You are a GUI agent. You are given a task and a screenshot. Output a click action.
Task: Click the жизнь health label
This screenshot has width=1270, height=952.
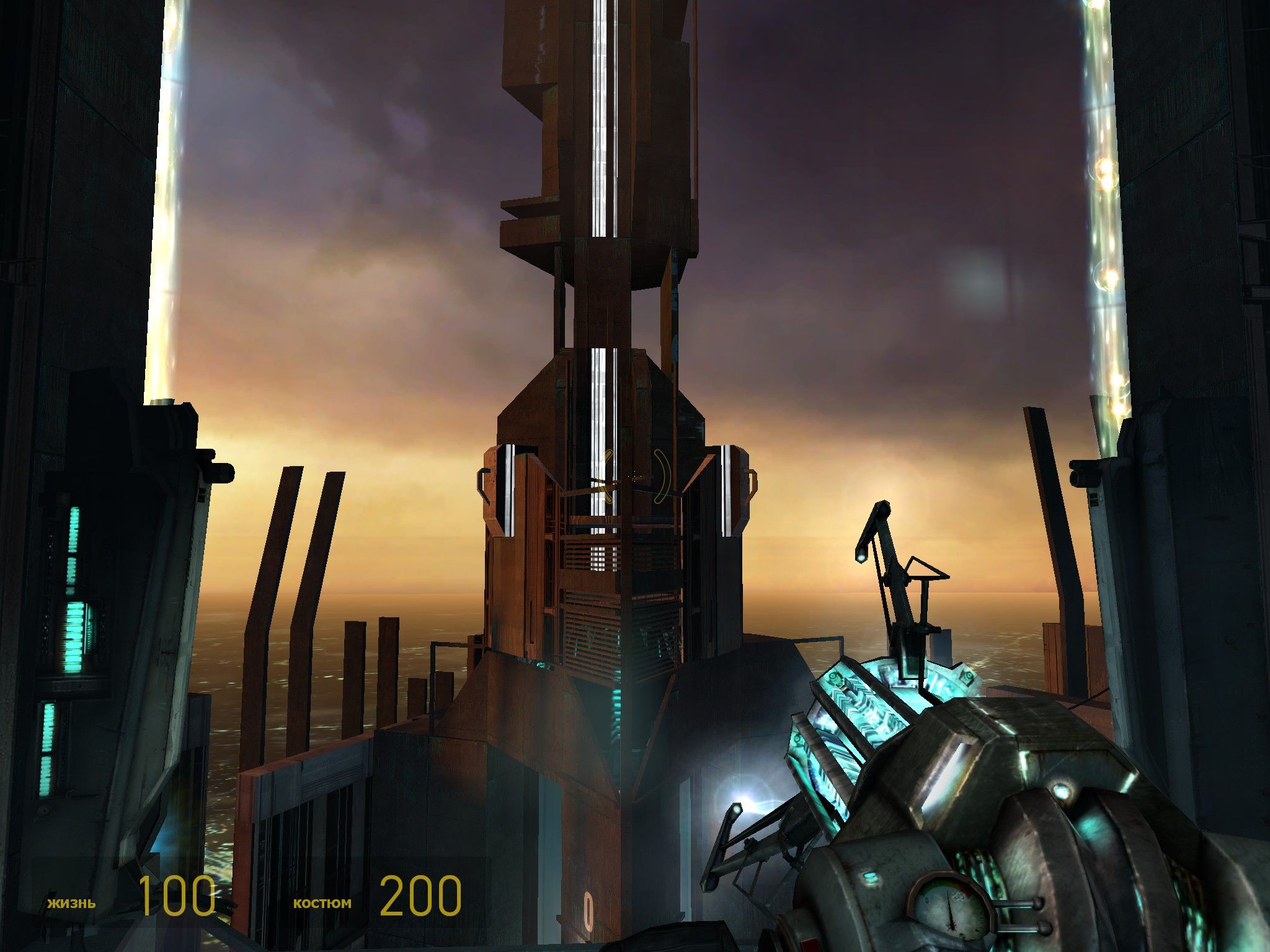click(70, 903)
